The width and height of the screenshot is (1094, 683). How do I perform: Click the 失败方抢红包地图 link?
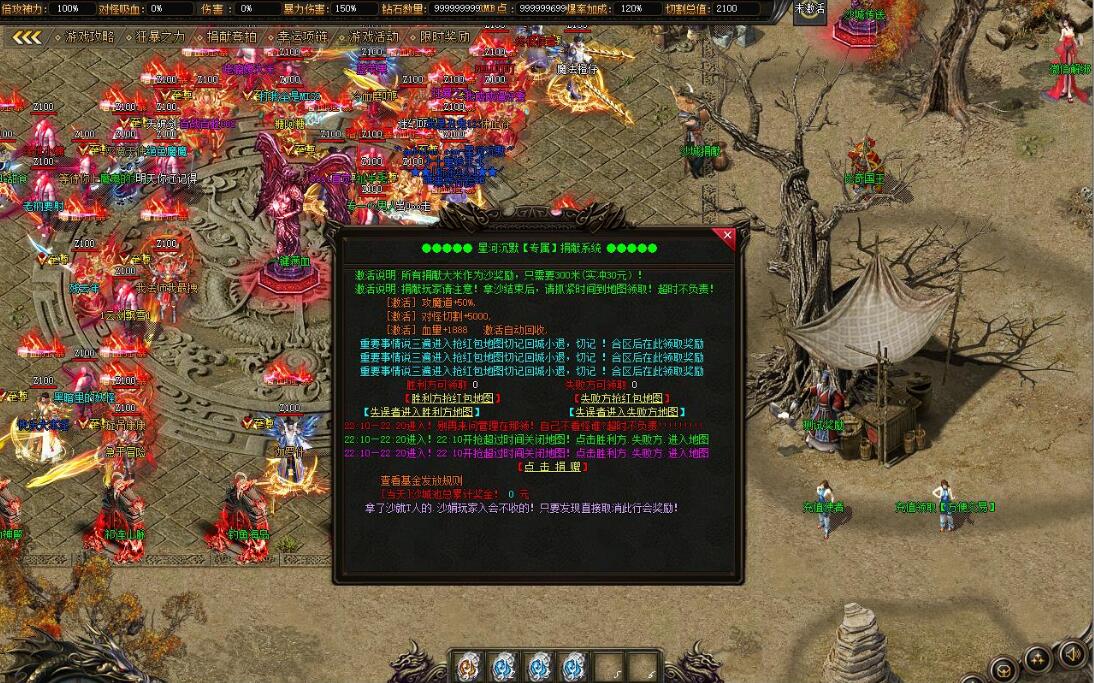click(x=621, y=398)
